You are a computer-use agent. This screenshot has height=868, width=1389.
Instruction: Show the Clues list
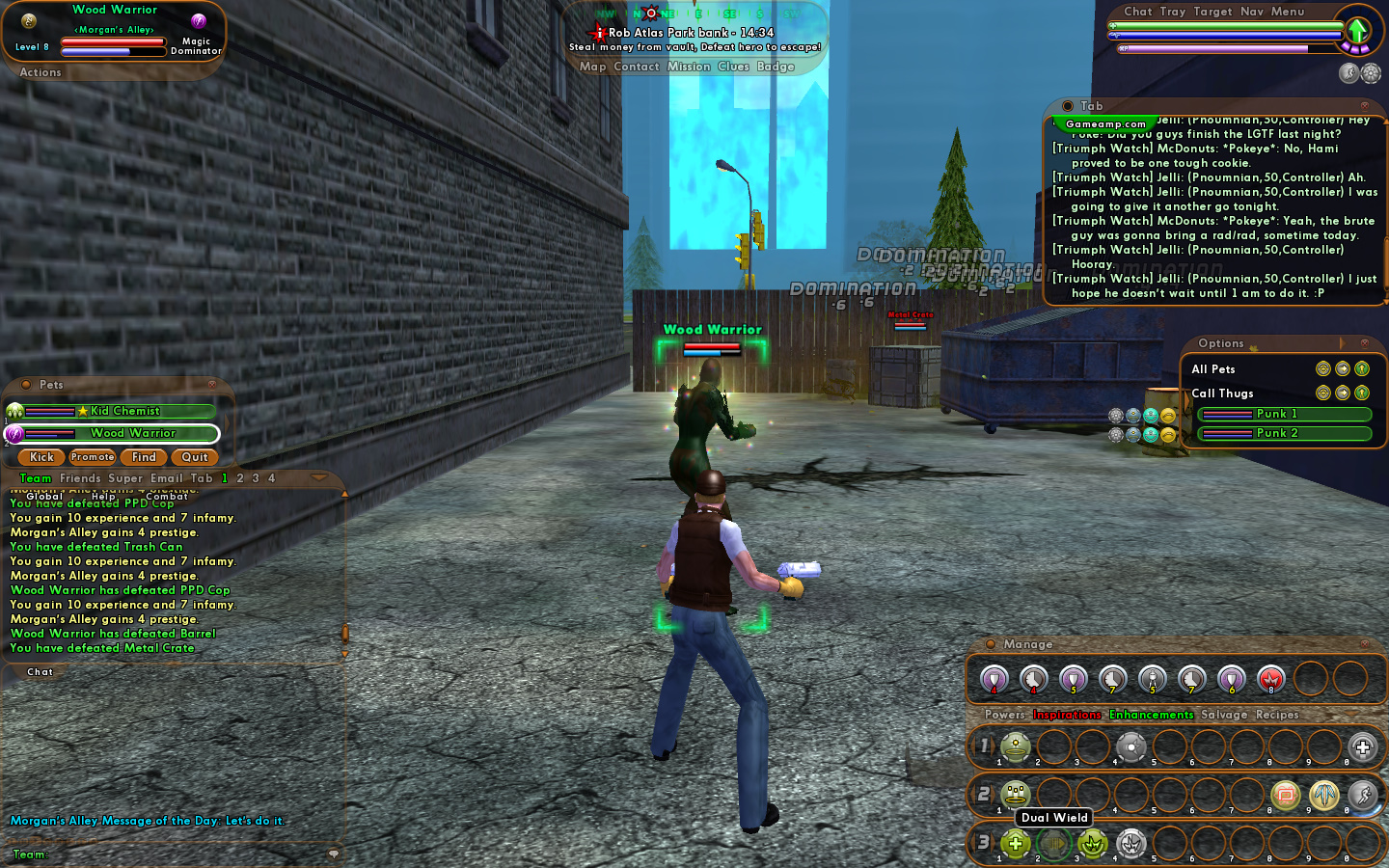pos(733,67)
